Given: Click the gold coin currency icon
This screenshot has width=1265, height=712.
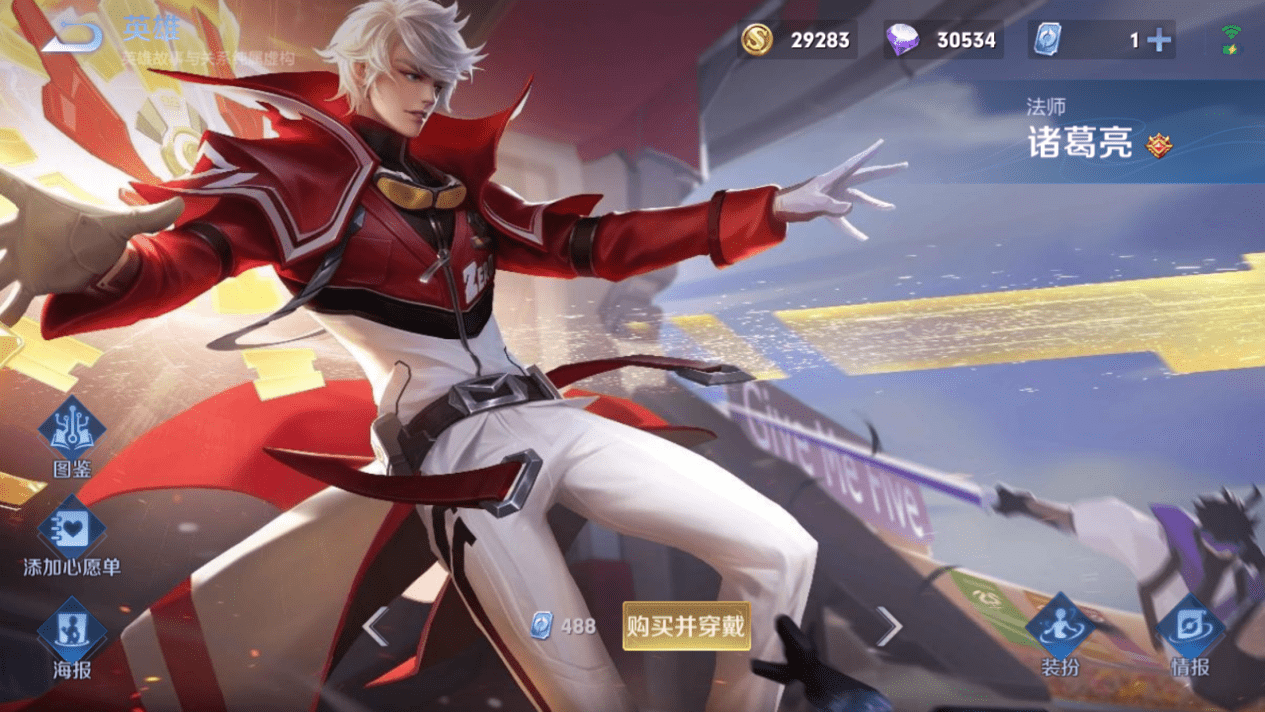Looking at the screenshot, I should [757, 40].
